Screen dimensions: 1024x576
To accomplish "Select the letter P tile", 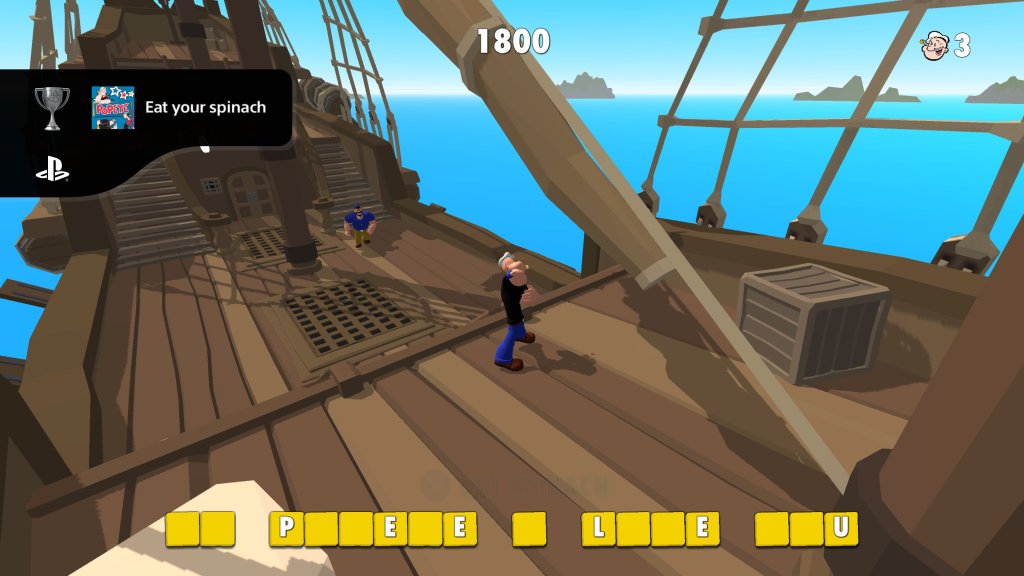I will [x=286, y=528].
